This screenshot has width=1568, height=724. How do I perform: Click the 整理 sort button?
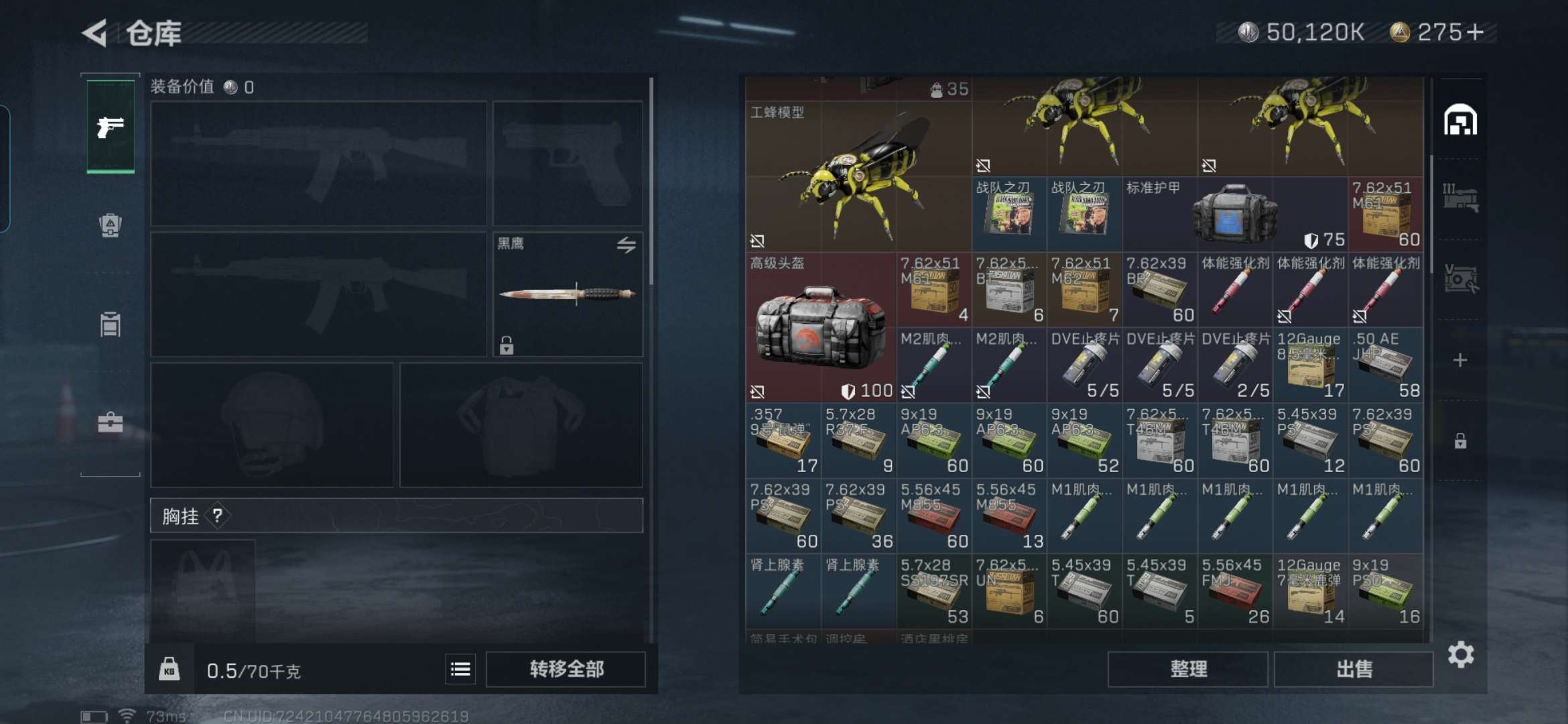pos(1187,668)
